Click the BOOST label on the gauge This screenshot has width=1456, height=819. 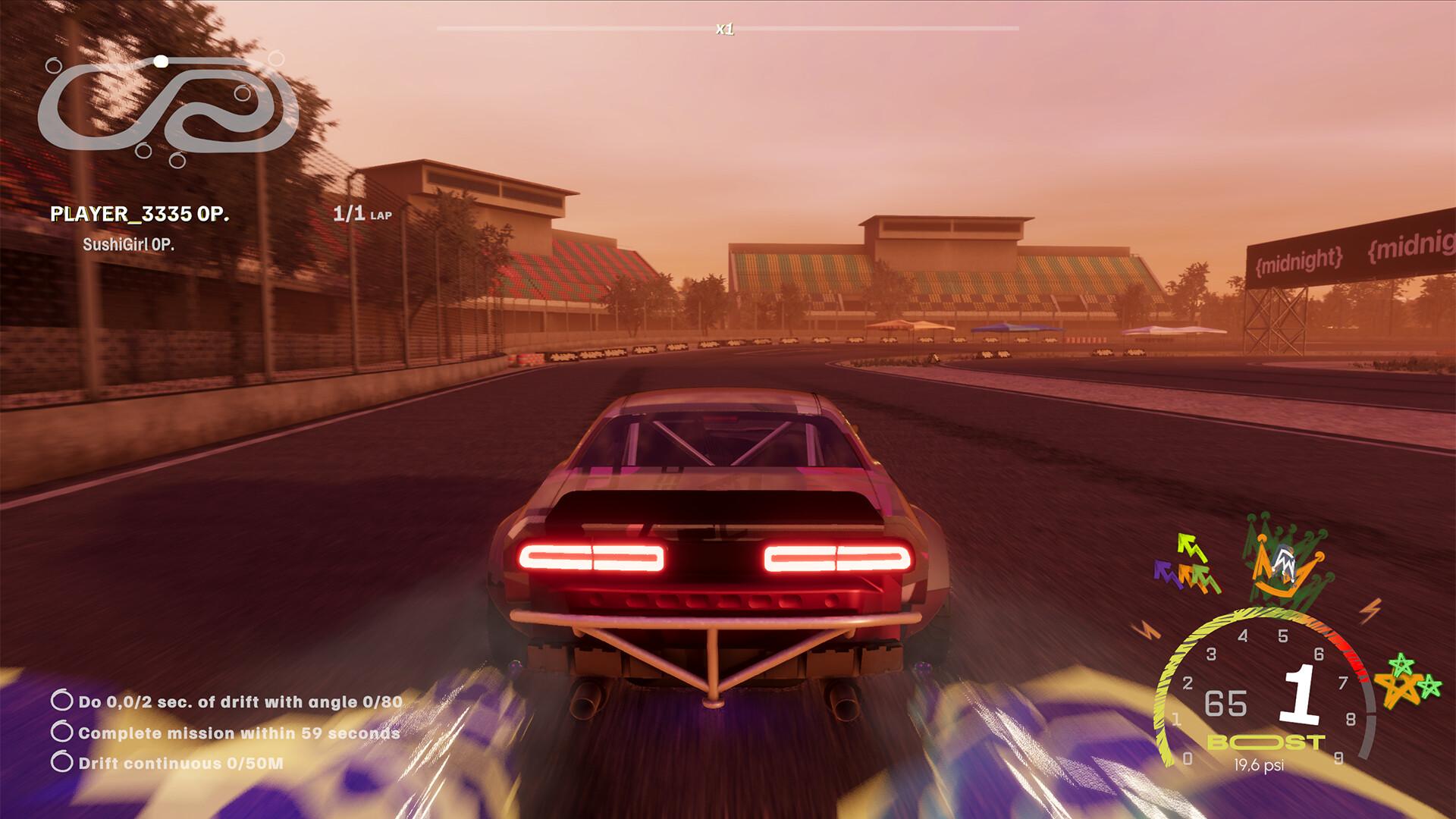pos(1265,742)
